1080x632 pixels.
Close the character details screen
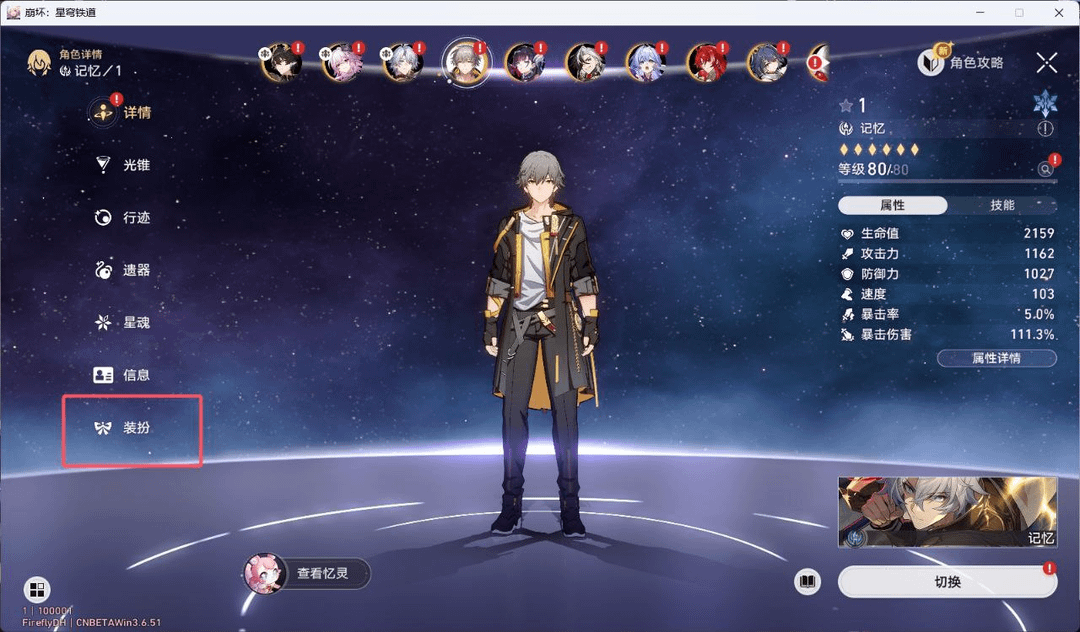[x=1046, y=63]
